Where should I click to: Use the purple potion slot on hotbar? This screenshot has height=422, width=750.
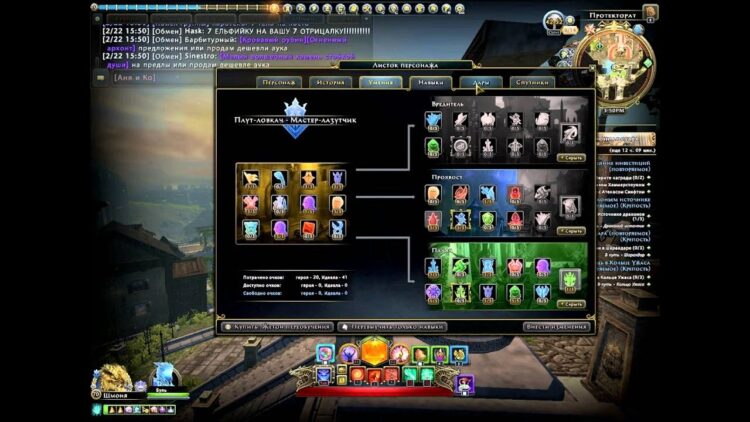pyautogui.click(x=465, y=385)
